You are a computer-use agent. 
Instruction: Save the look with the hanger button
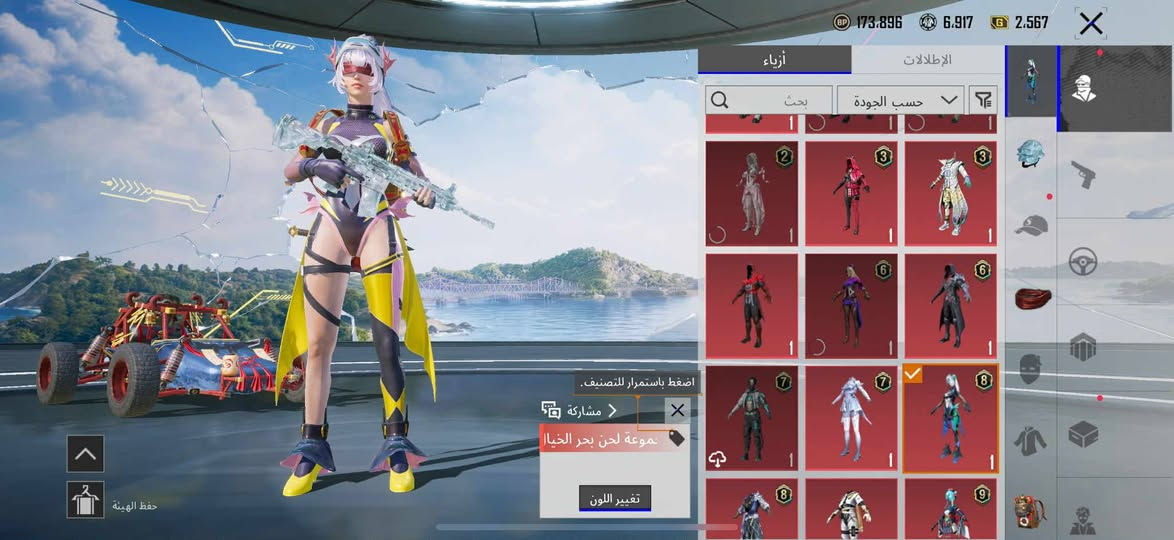pos(85,500)
